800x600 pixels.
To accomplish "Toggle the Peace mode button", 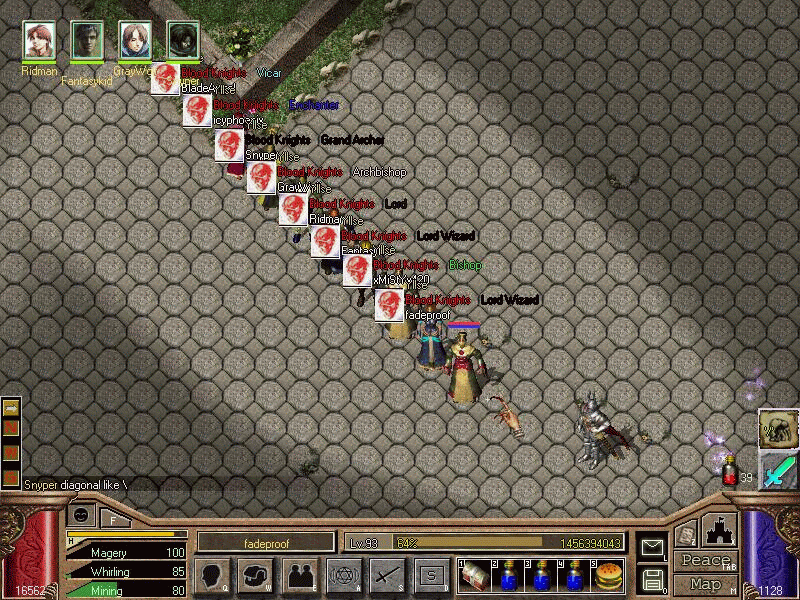I will (705, 561).
